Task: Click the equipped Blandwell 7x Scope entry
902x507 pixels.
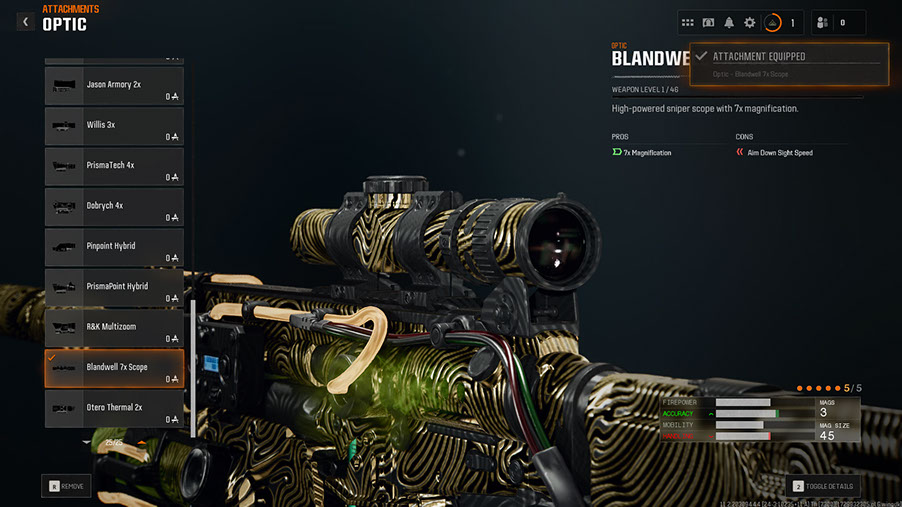Action: [x=114, y=368]
